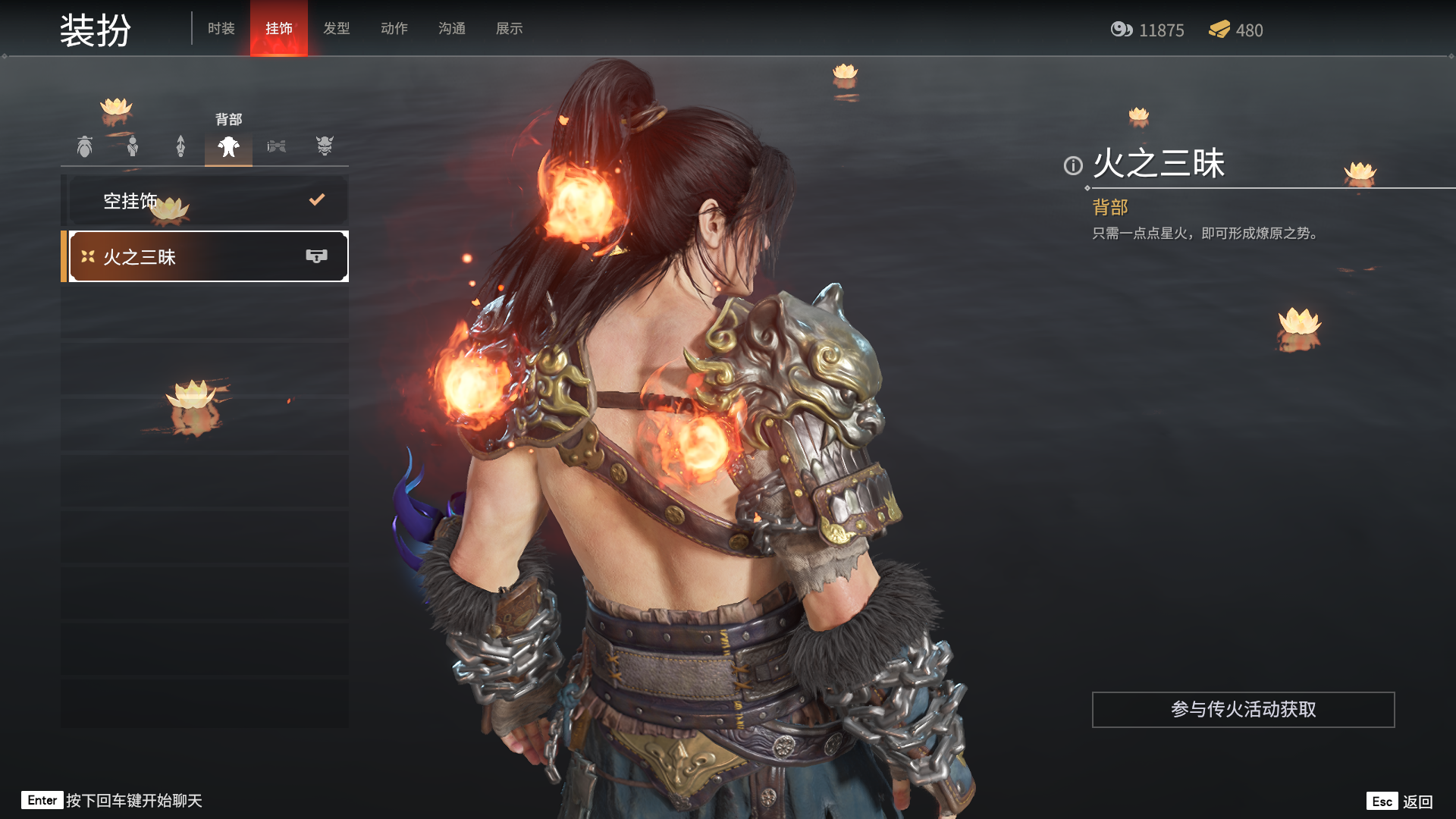Click the 参与传火活动获取 button

[x=1243, y=711]
